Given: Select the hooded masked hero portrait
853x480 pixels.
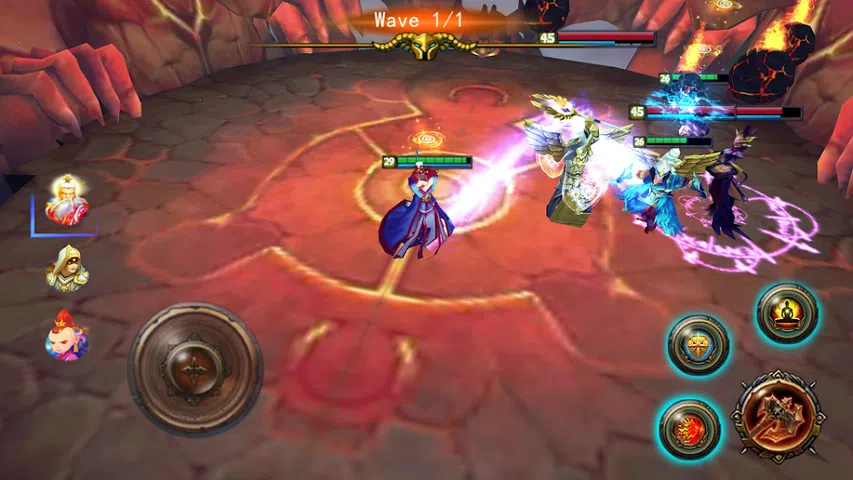Looking at the screenshot, I should 67,267.
